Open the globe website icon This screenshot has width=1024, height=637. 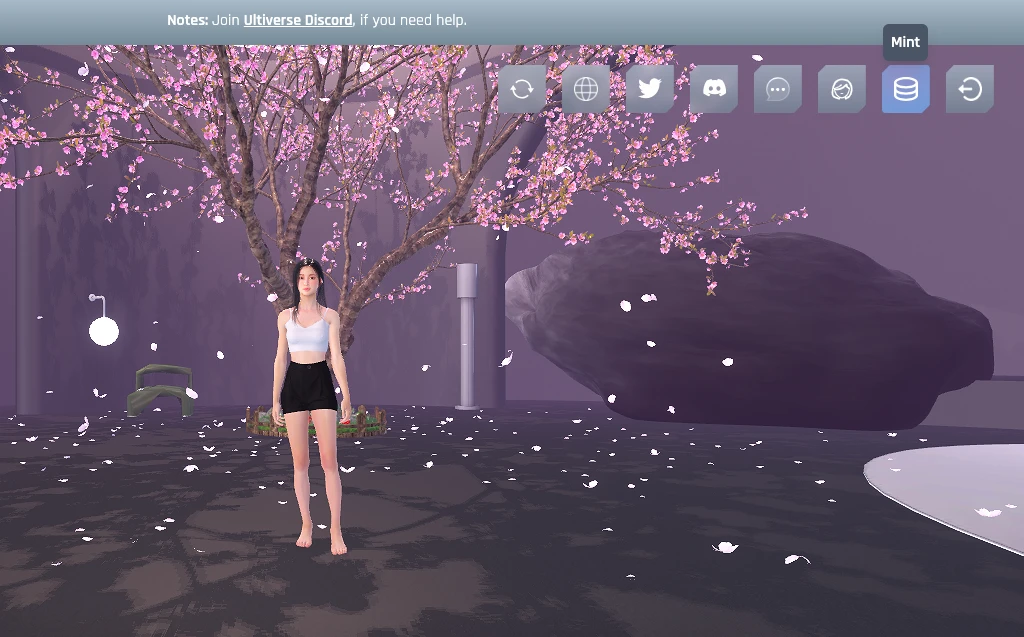(586, 90)
